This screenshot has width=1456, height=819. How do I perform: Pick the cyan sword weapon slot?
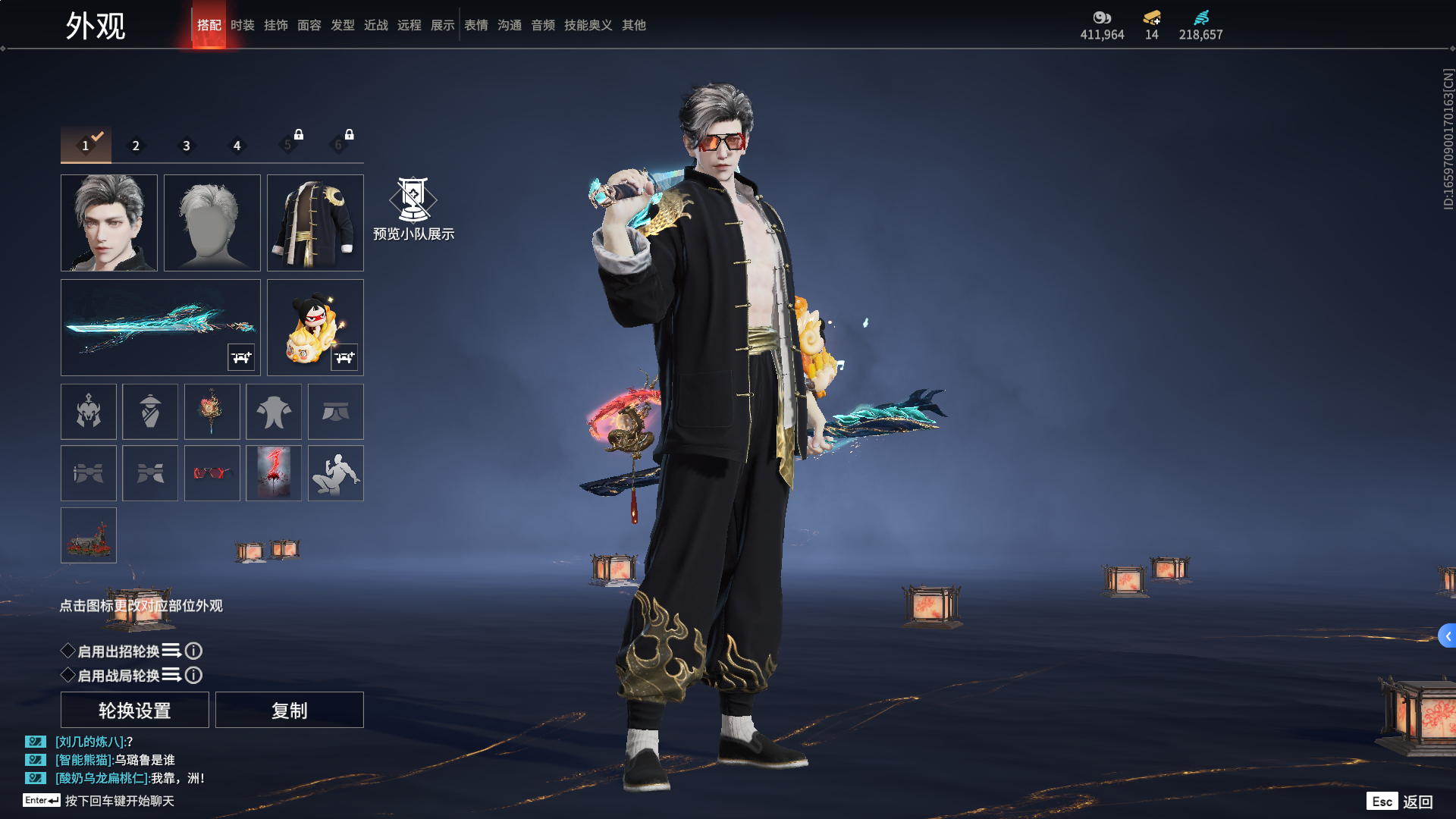click(x=161, y=328)
